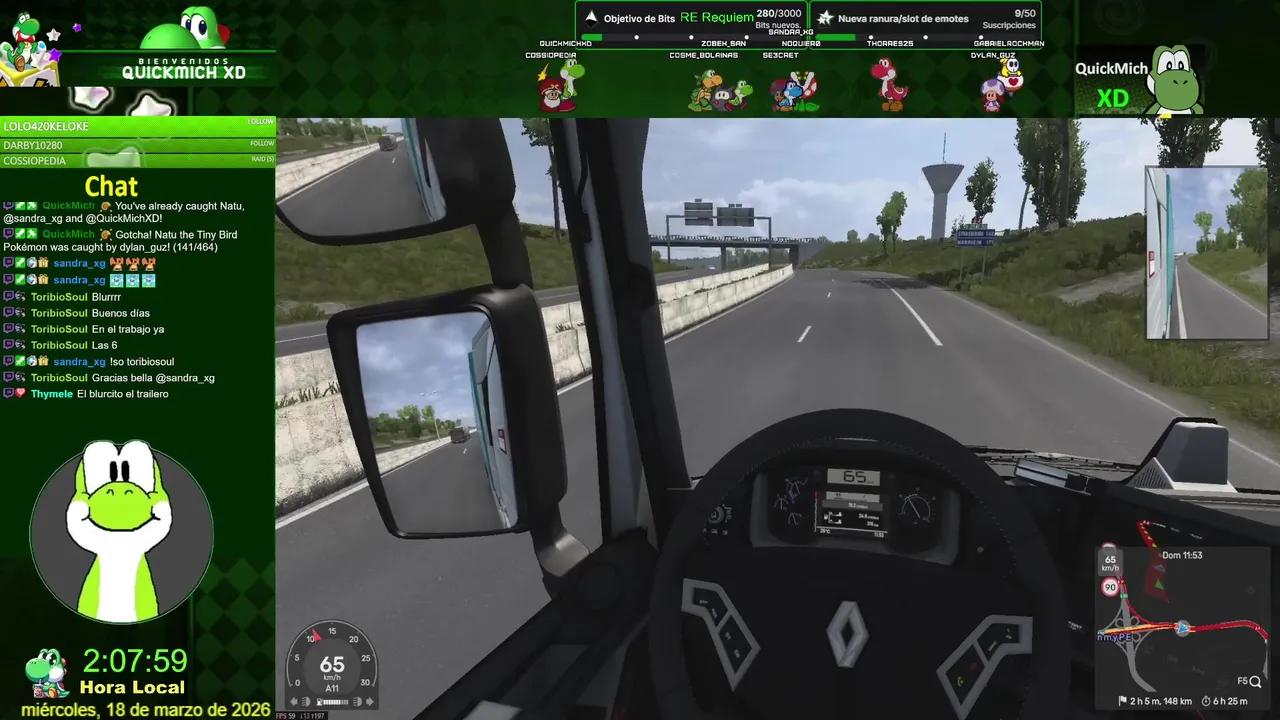
Task: Click the purple Twitch badge beside QuickMich
Action: pos(7,206)
